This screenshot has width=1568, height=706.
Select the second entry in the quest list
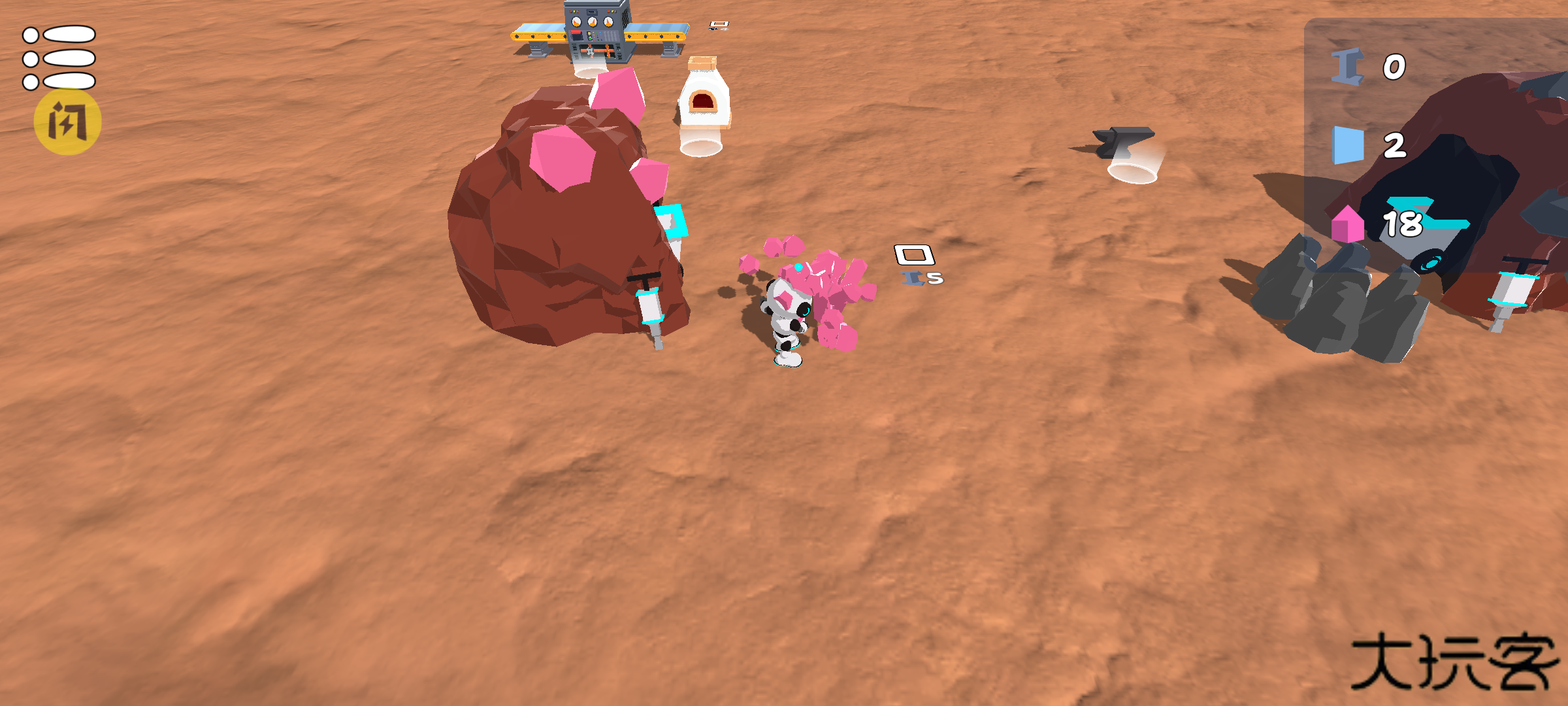[x=62, y=58]
